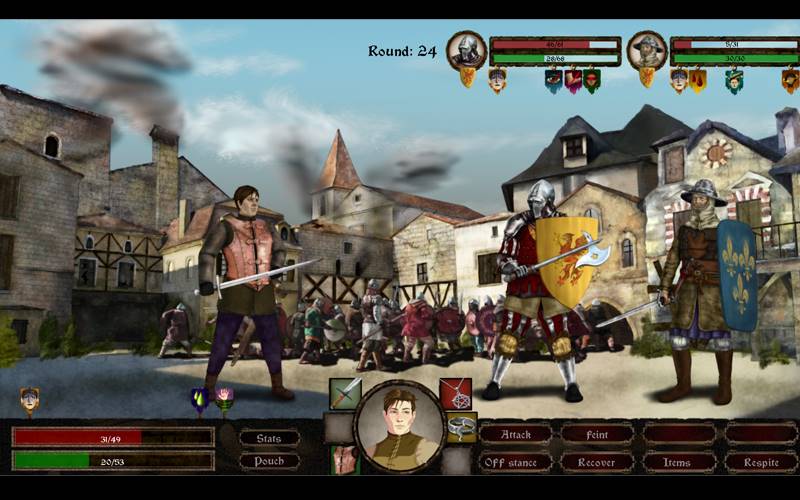Inspect the pink lotus status icon
Image resolution: width=800 pixels, height=500 pixels.
click(224, 398)
